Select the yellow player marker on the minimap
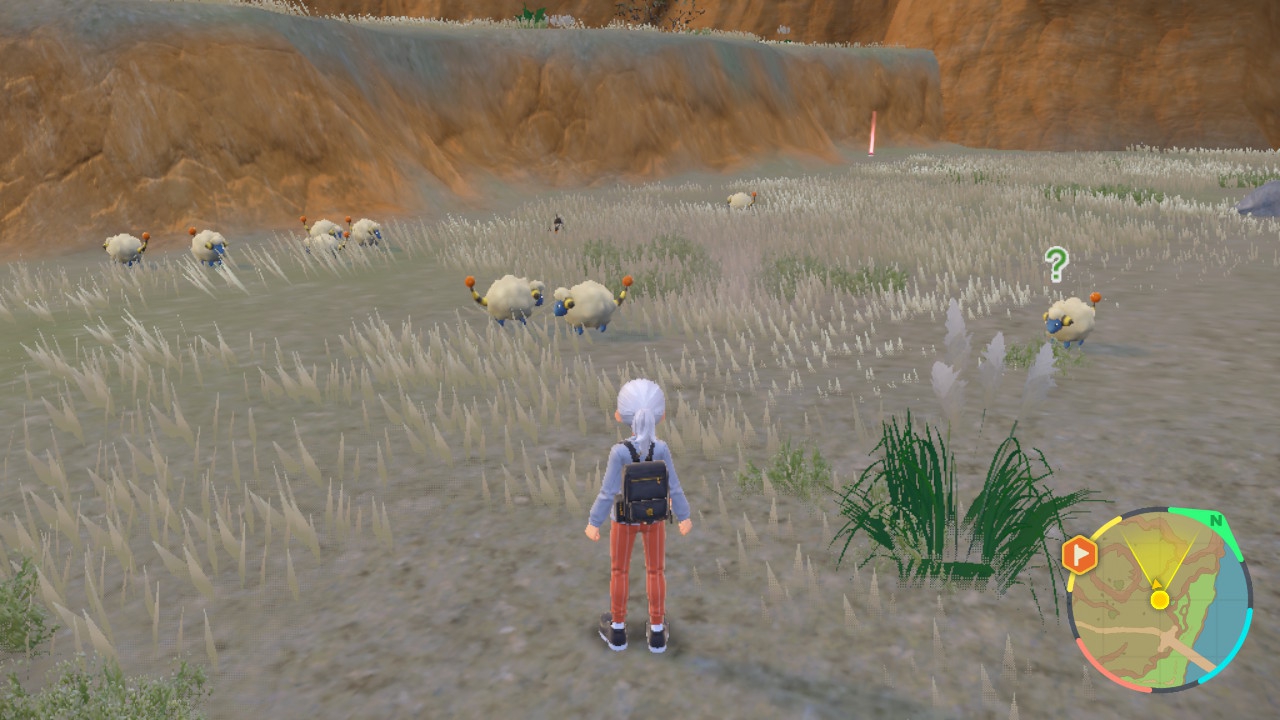Viewport: 1280px width, 720px height. tap(1159, 599)
